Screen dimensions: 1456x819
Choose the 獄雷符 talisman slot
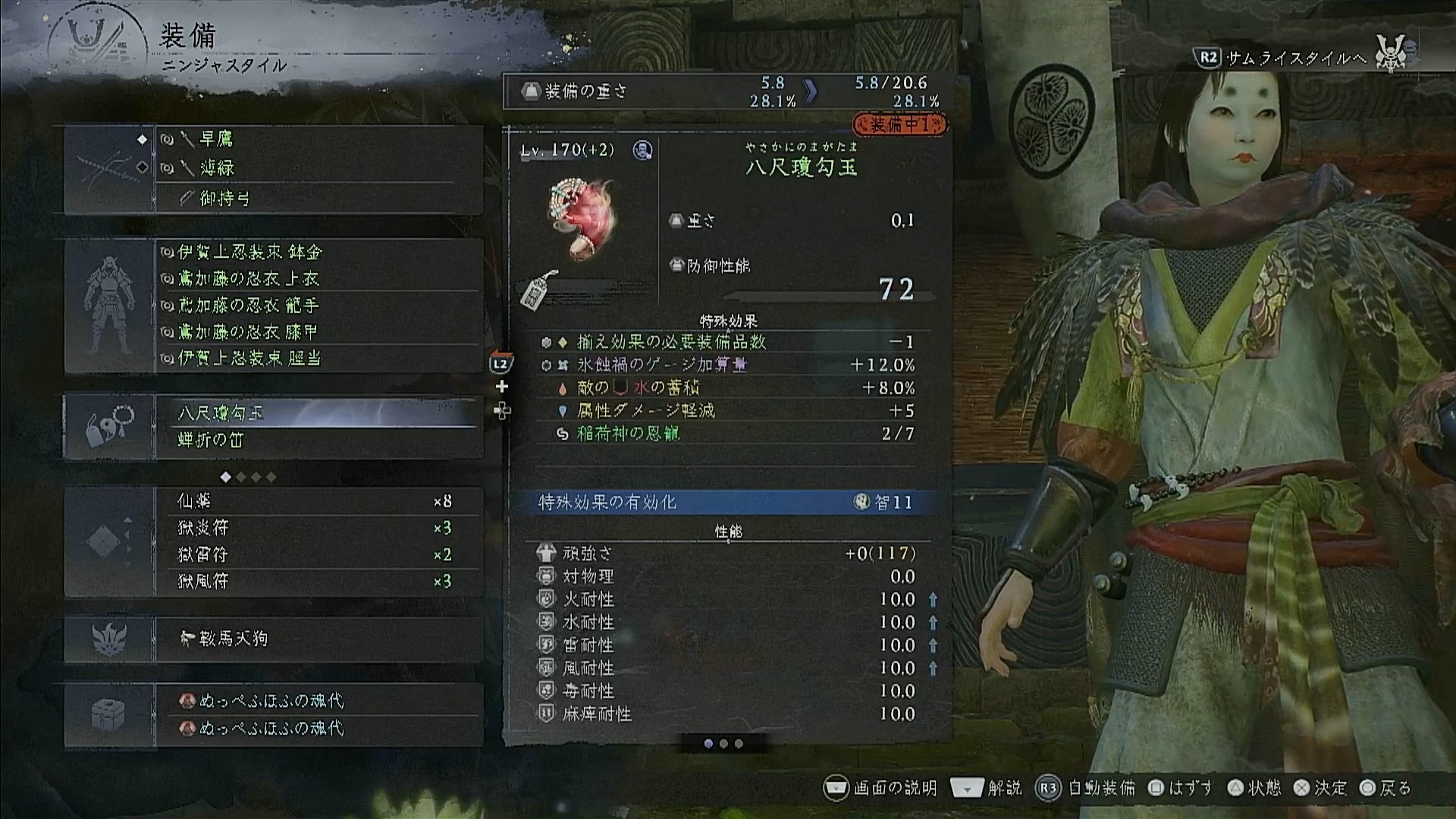pos(318,554)
